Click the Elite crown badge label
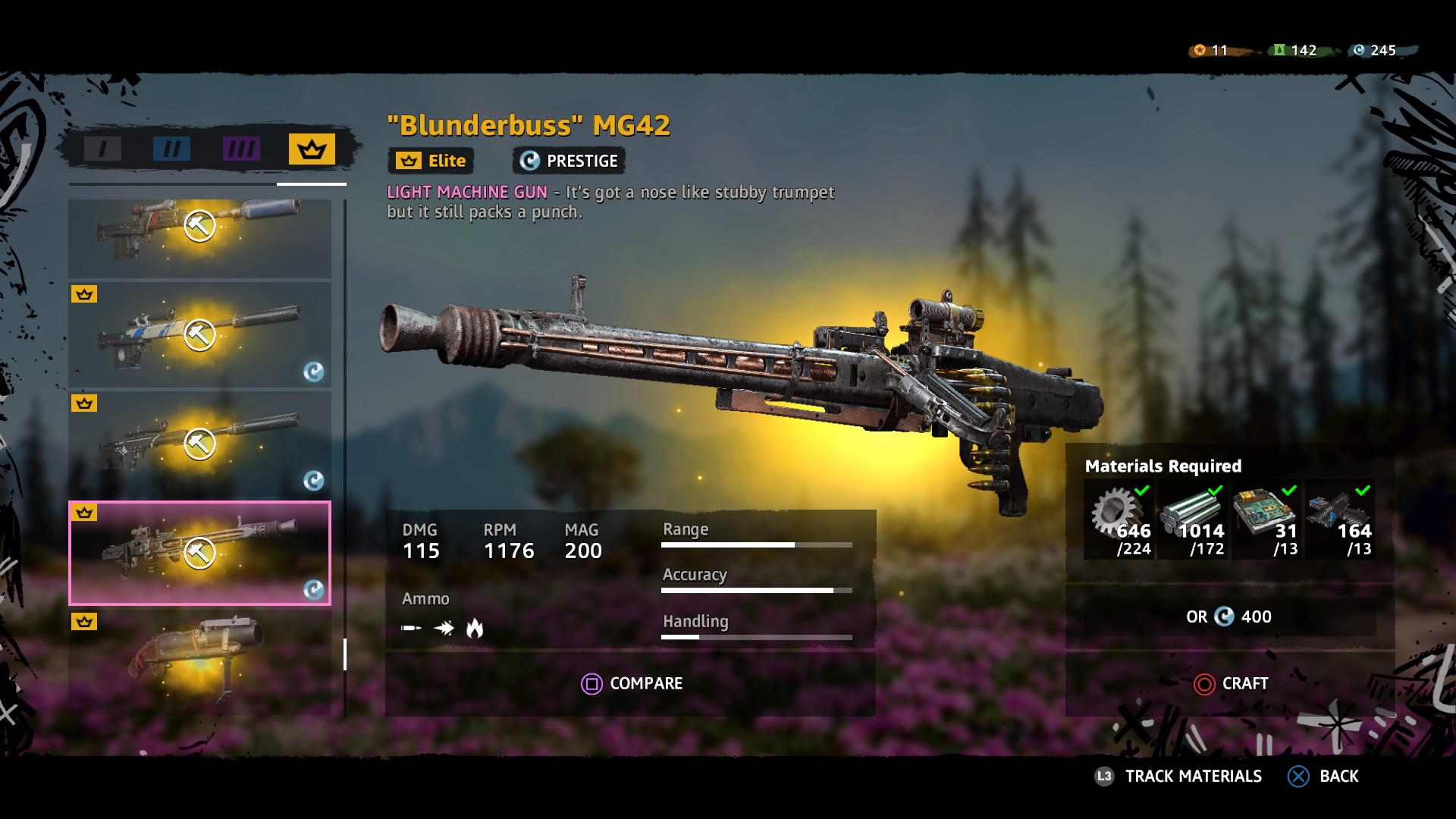 [x=429, y=160]
